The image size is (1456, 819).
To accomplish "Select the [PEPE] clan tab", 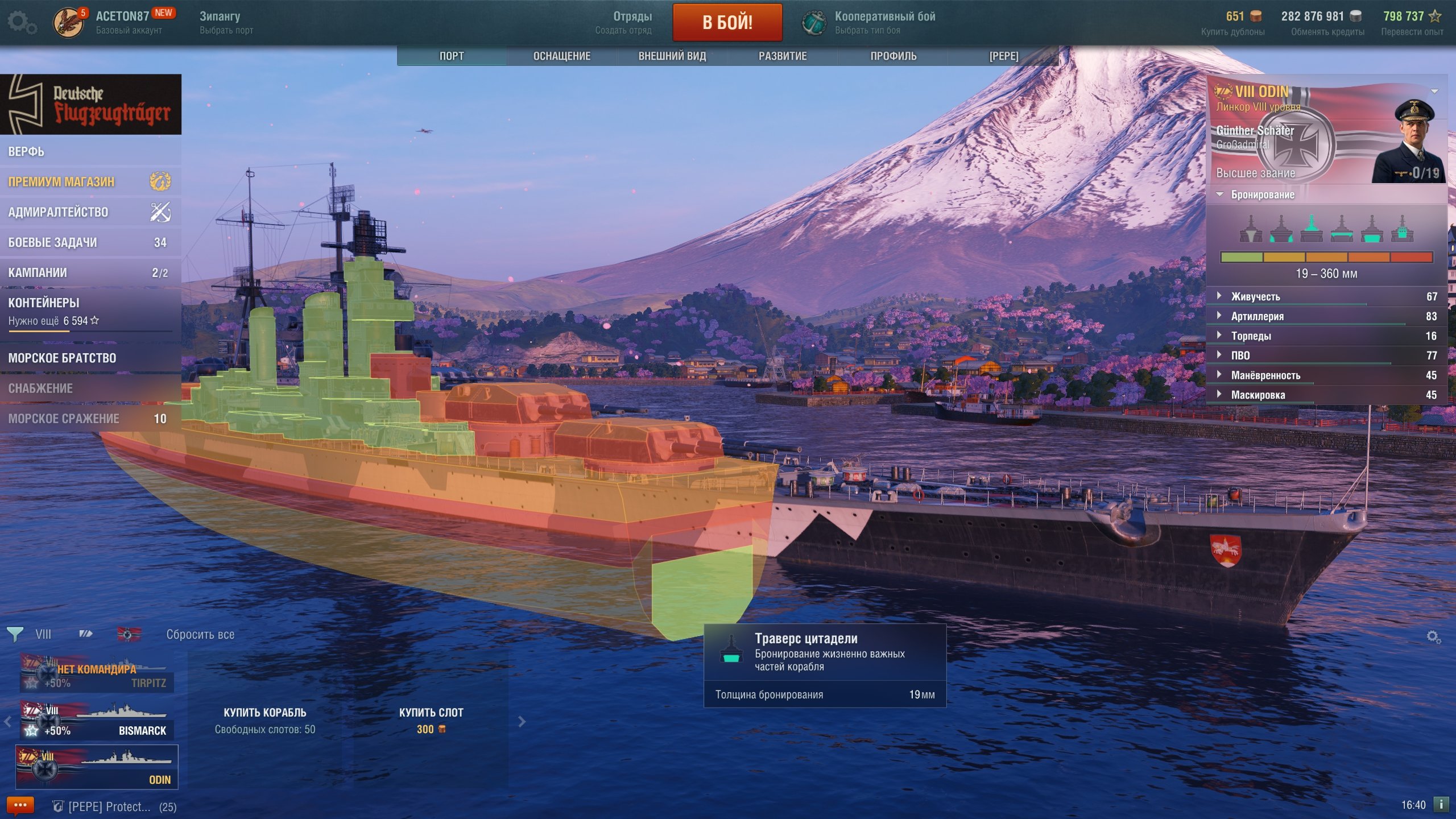I will [1003, 56].
